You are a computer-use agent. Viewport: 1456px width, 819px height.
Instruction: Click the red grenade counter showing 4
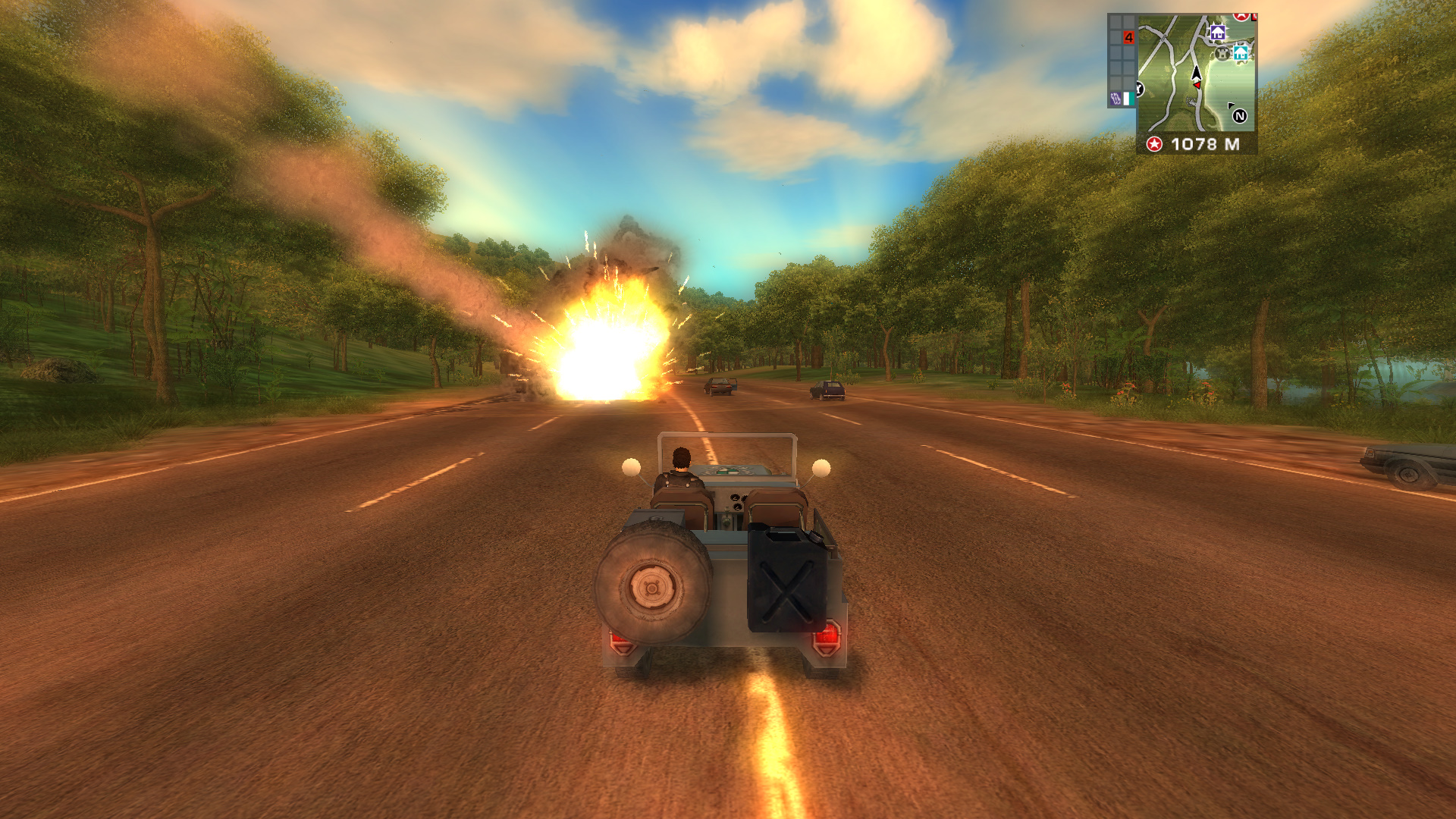click(1129, 37)
